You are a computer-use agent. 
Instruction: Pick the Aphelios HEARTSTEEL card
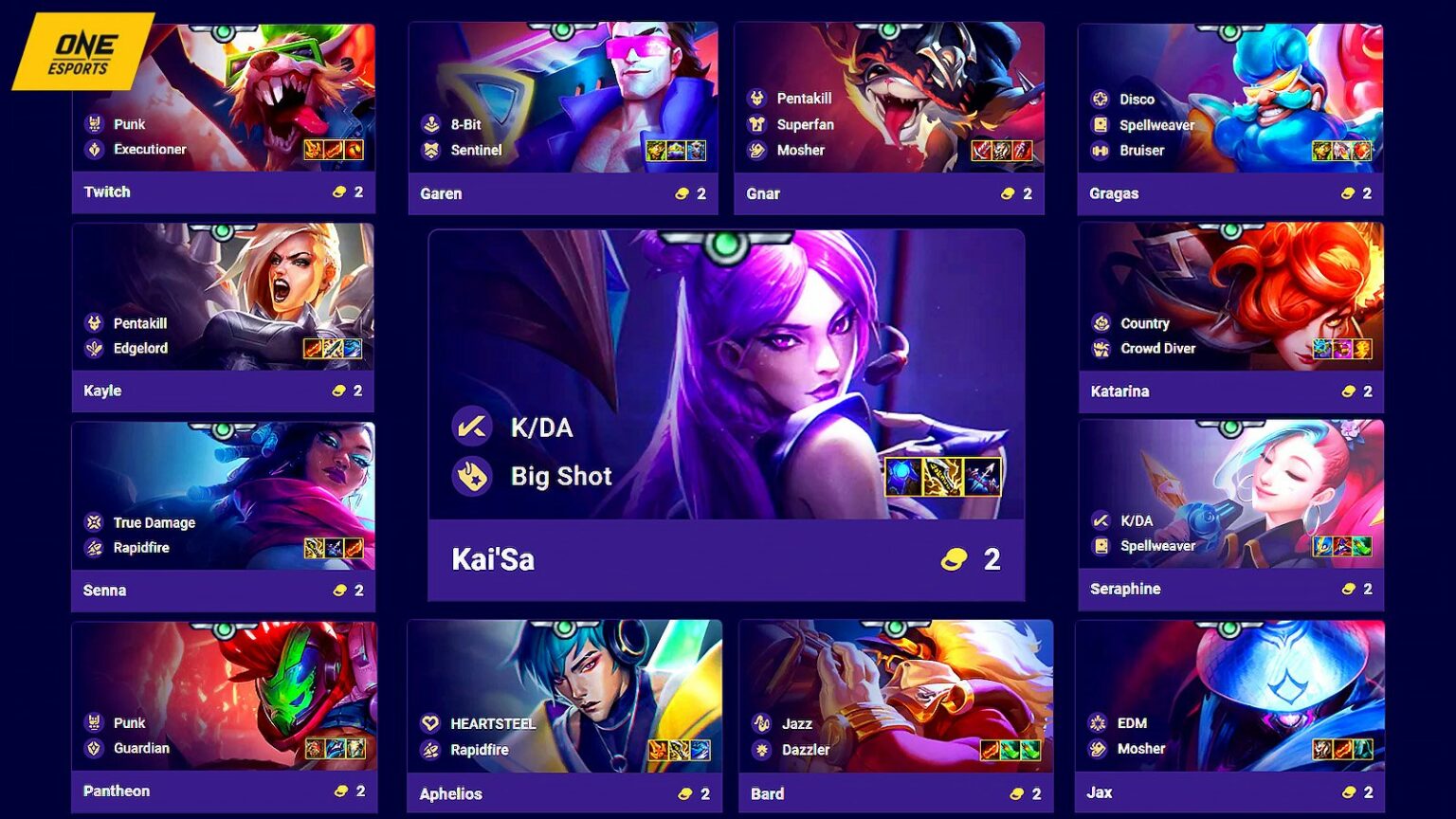tap(564, 716)
